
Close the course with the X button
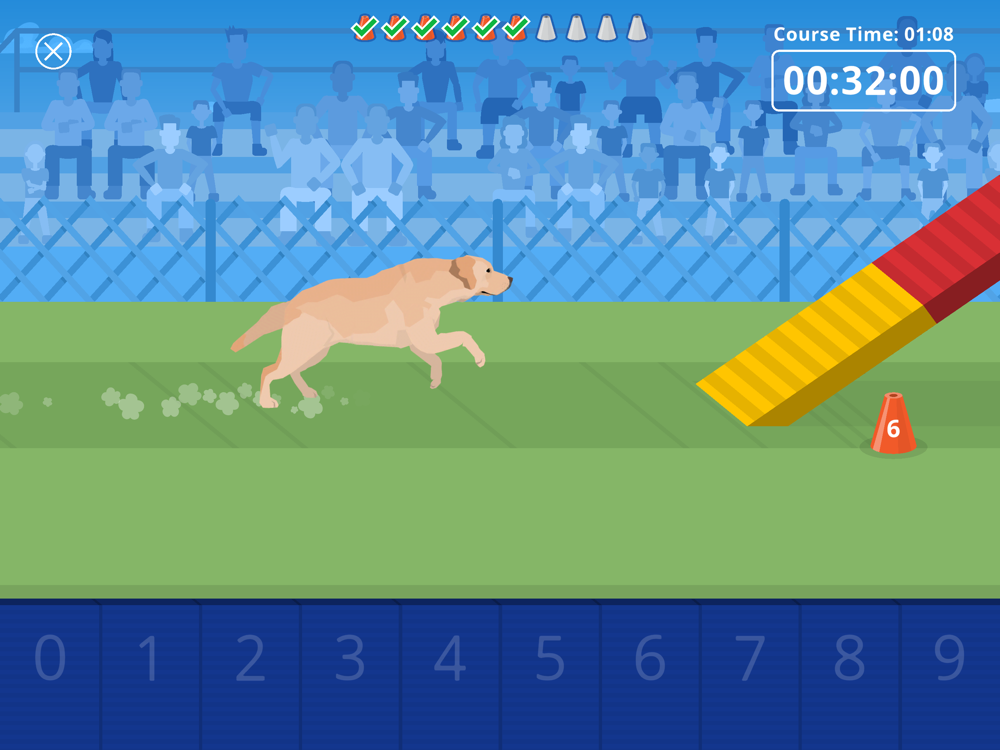(x=53, y=51)
